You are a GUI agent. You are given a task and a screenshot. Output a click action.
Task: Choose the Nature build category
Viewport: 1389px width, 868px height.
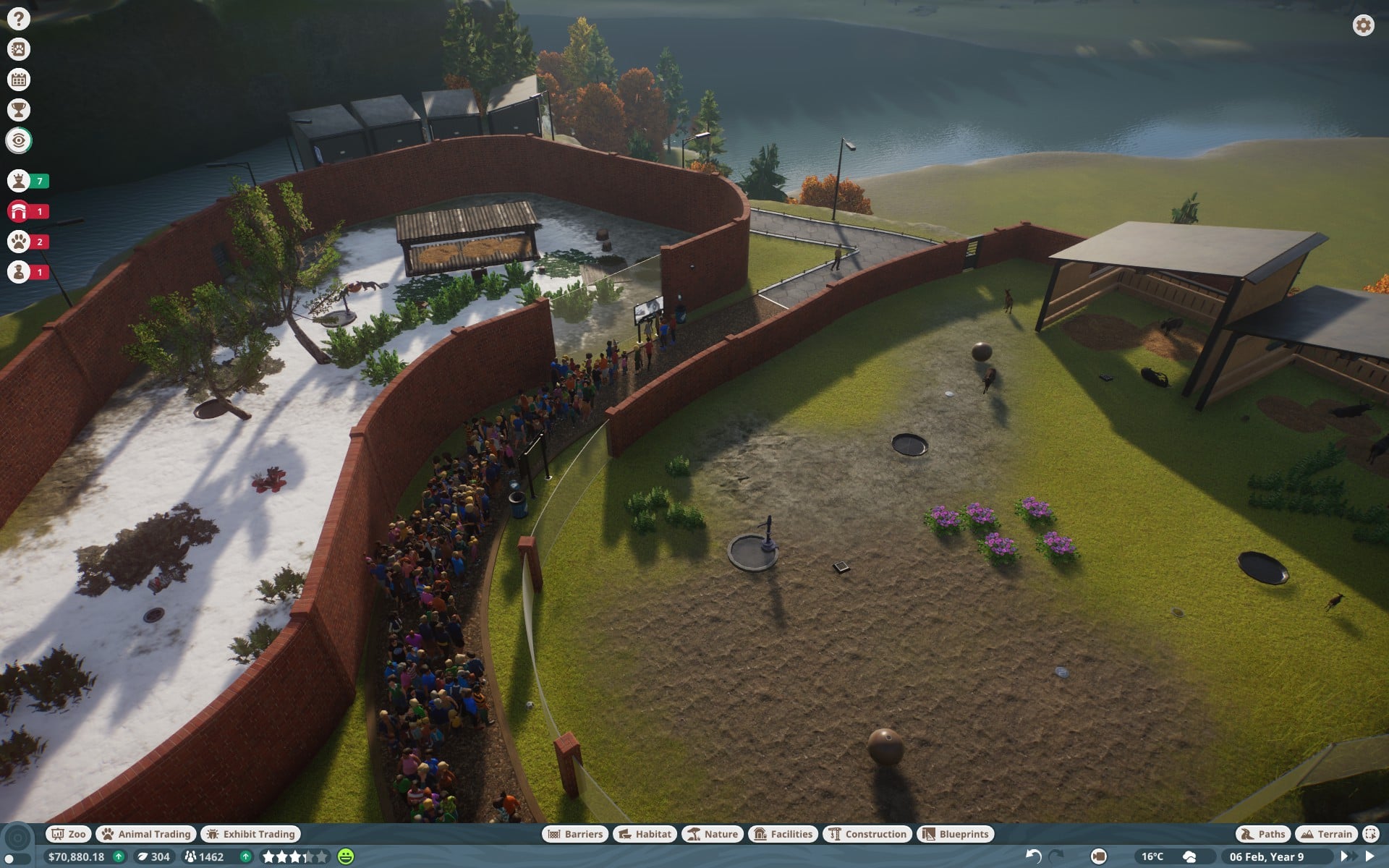click(x=713, y=834)
